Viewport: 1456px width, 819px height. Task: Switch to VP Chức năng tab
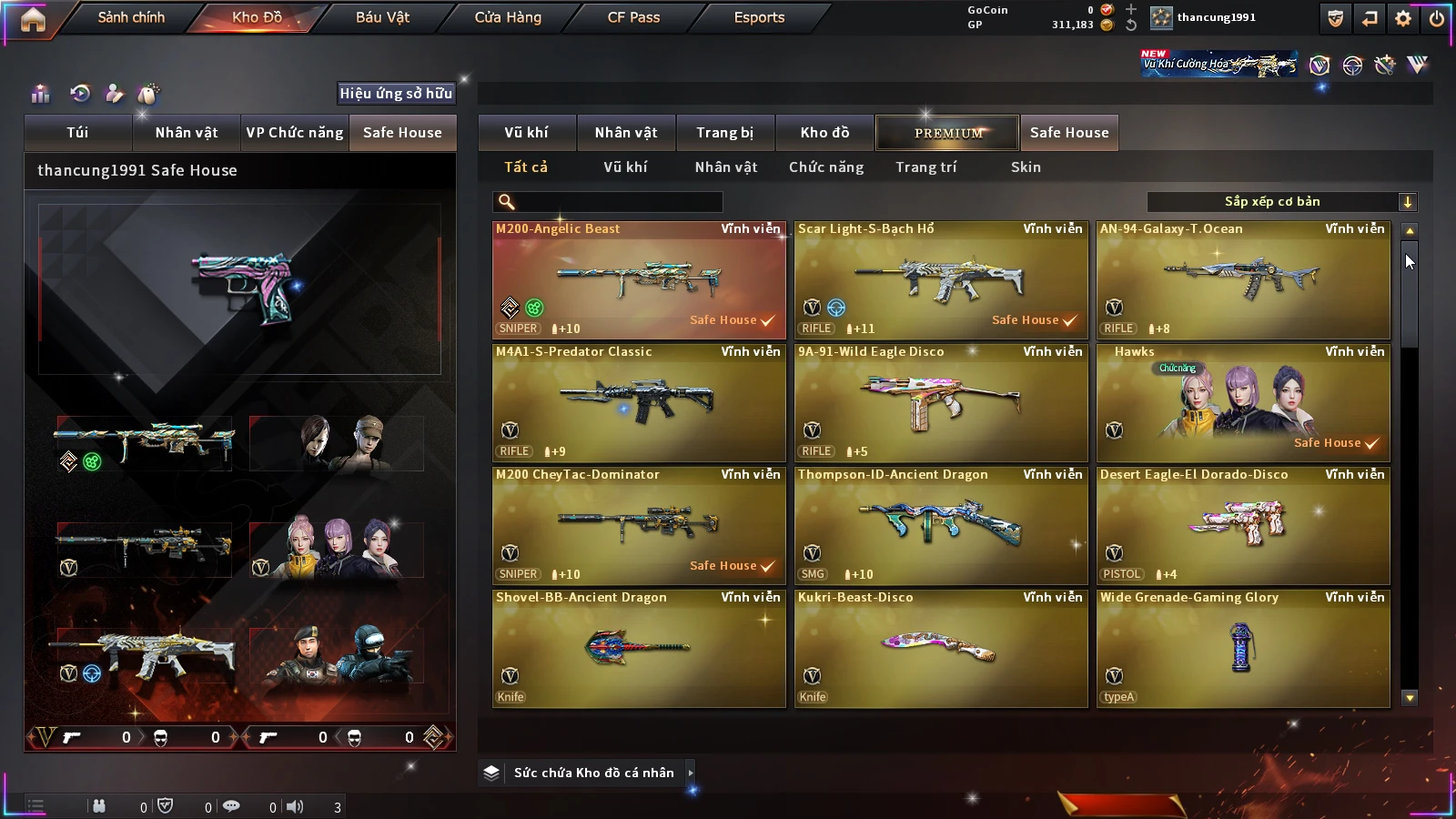click(x=295, y=133)
